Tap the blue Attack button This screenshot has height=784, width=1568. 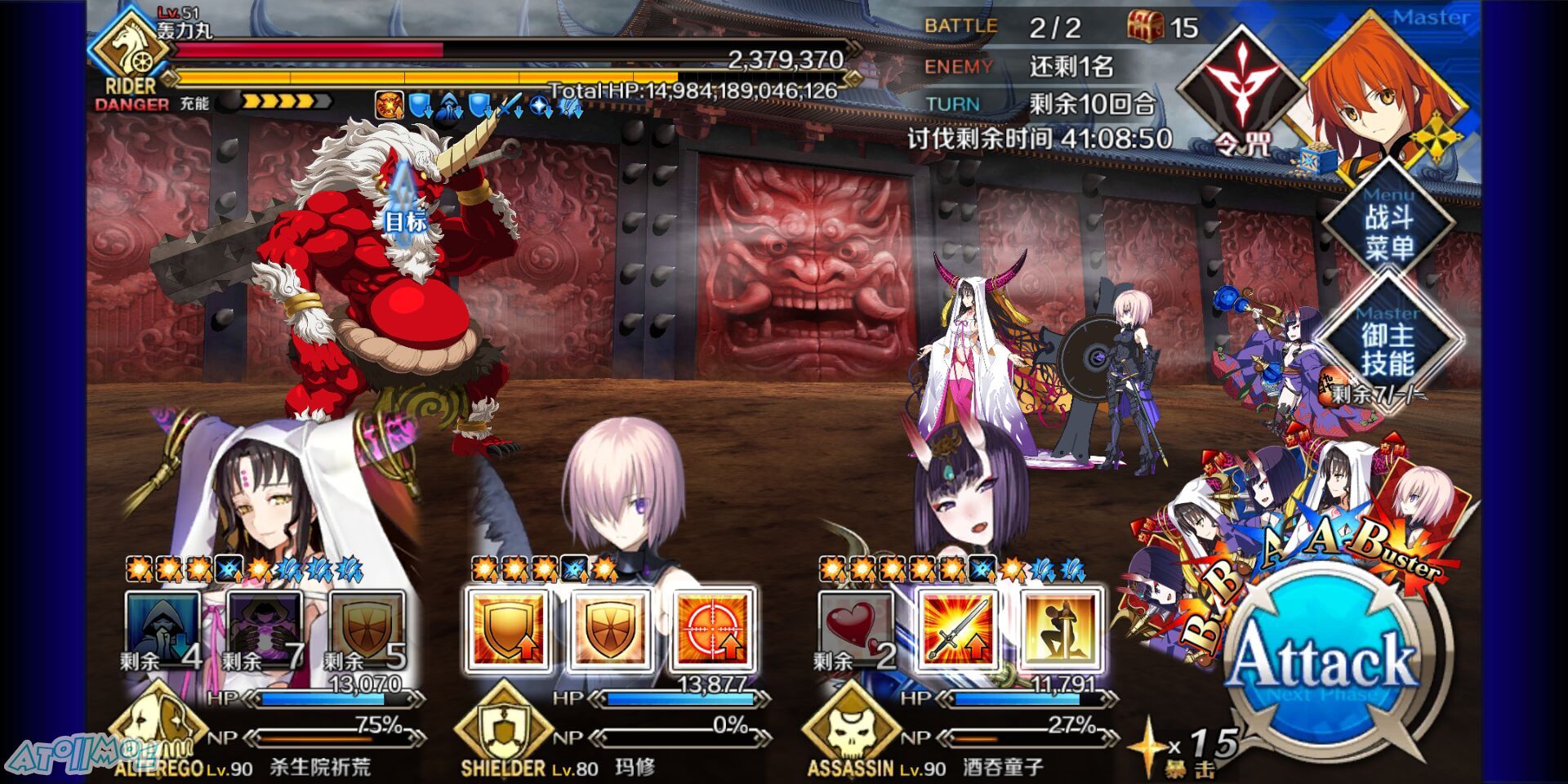1325,660
